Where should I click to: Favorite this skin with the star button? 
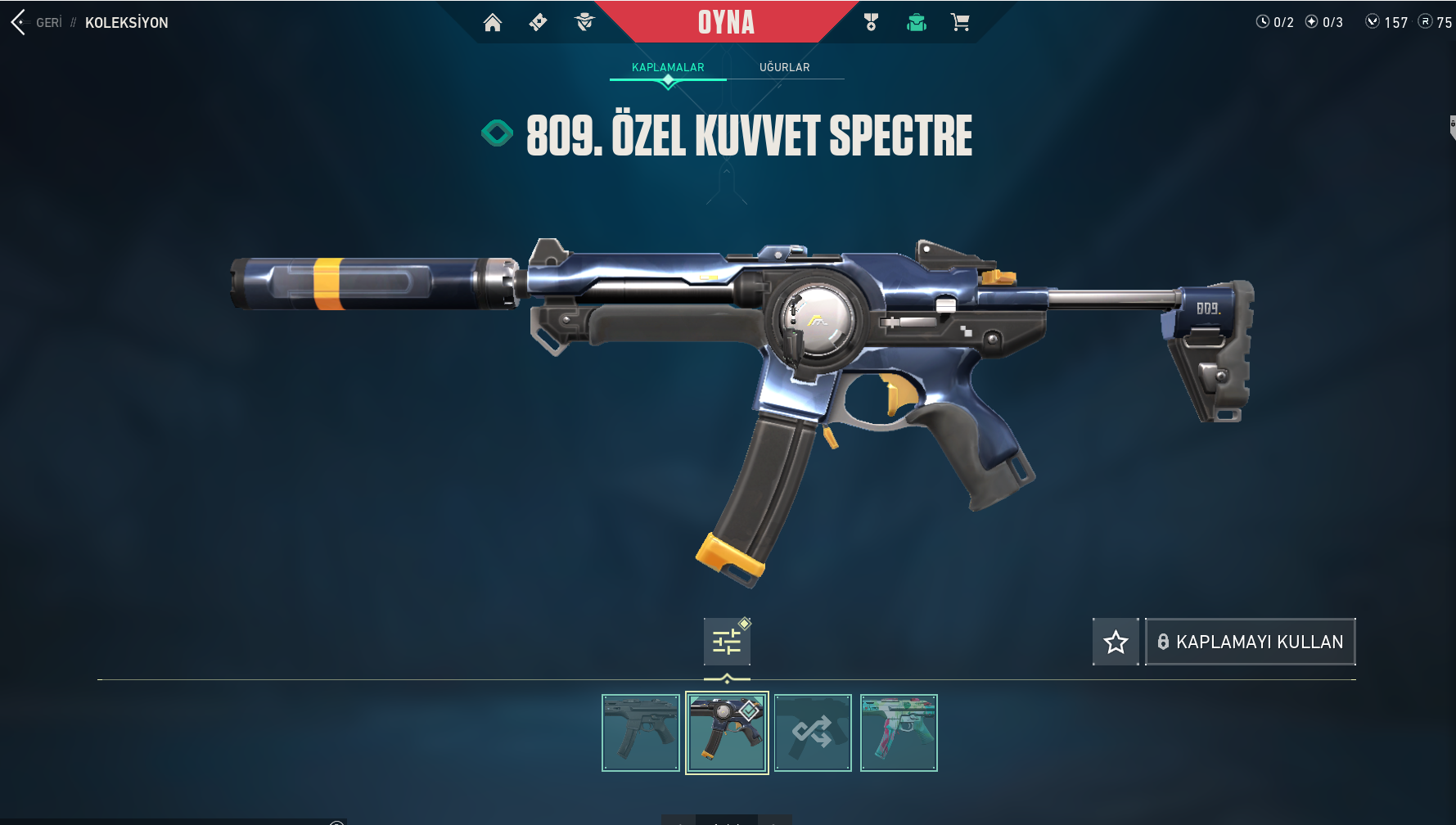pyautogui.click(x=1116, y=642)
